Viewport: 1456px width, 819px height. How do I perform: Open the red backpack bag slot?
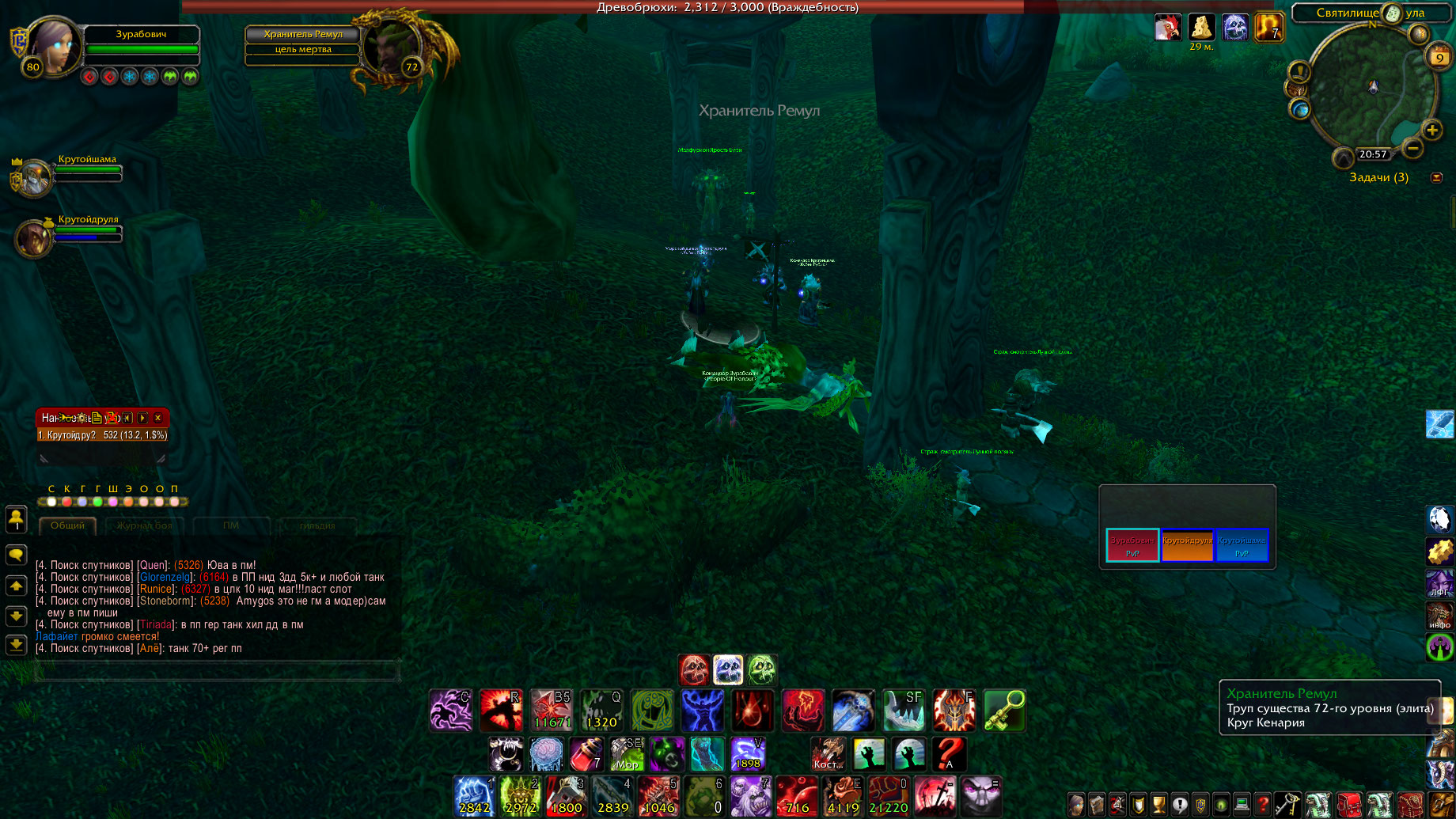1349,805
